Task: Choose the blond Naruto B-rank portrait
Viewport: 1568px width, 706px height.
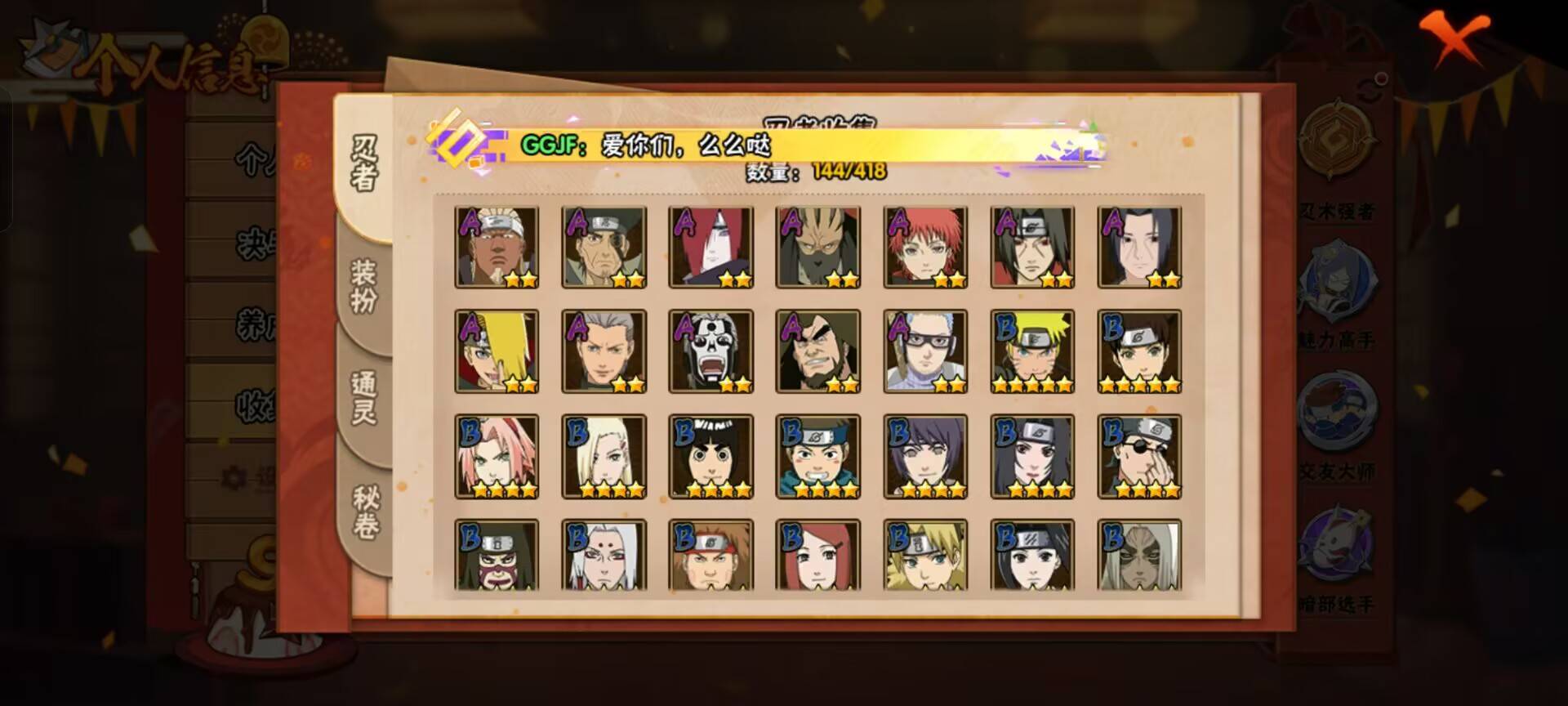Action: (x=1032, y=351)
